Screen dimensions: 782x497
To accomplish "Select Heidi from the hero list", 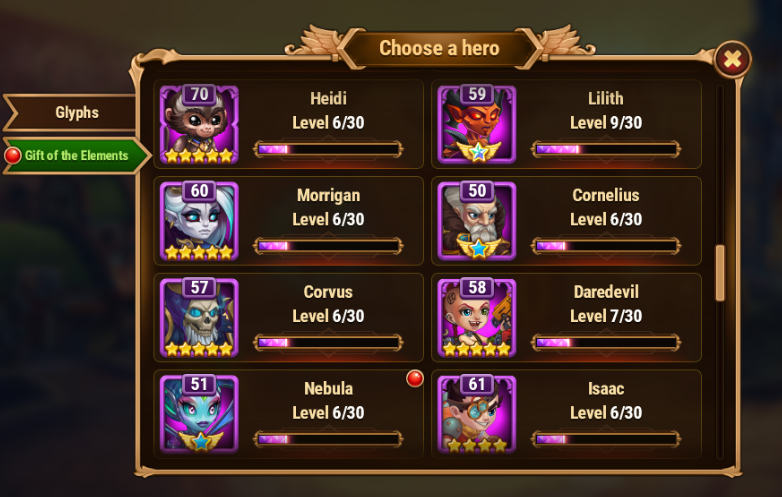I will pyautogui.click(x=288, y=124).
